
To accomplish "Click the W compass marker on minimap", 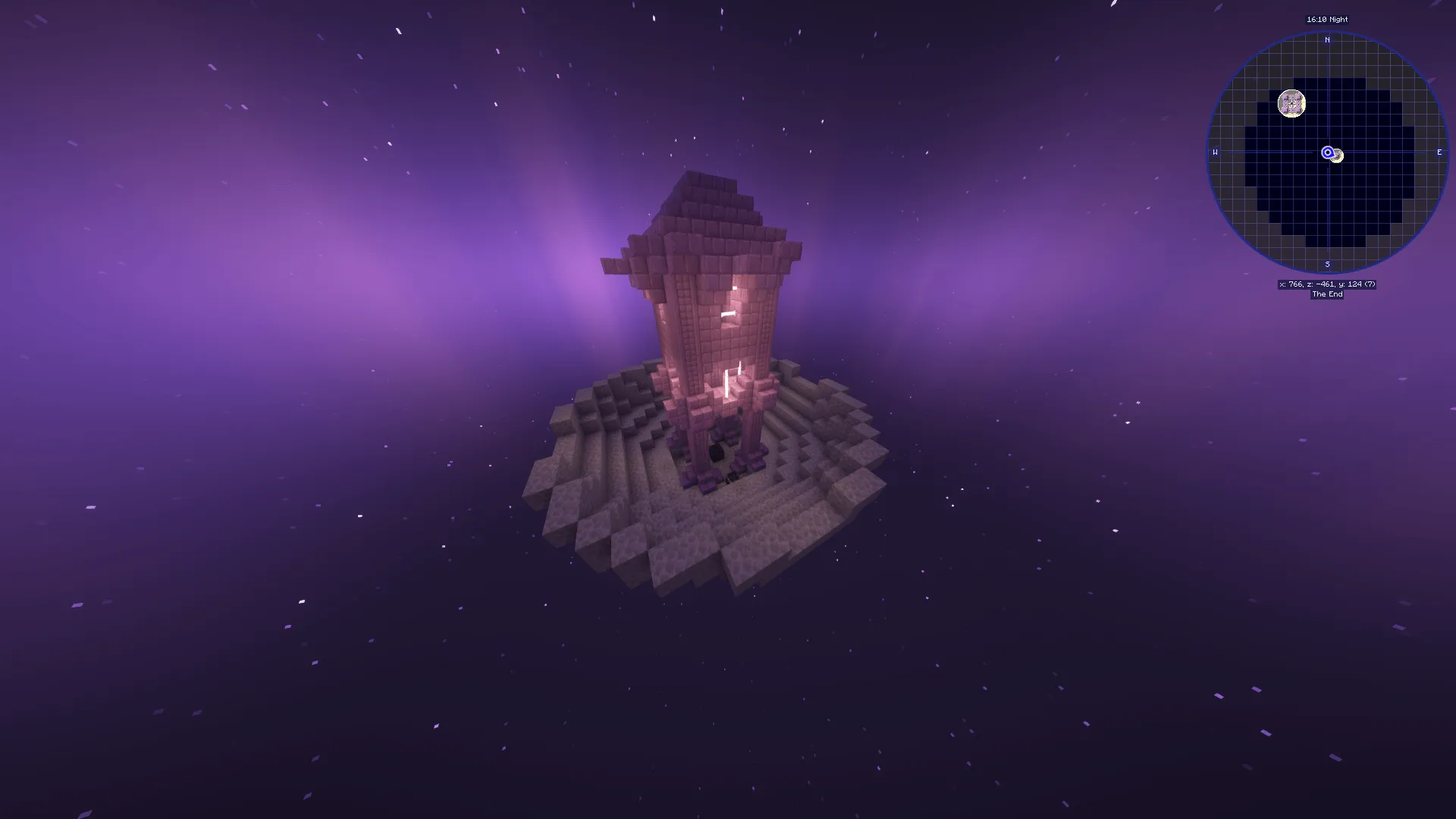I will pyautogui.click(x=1214, y=152).
